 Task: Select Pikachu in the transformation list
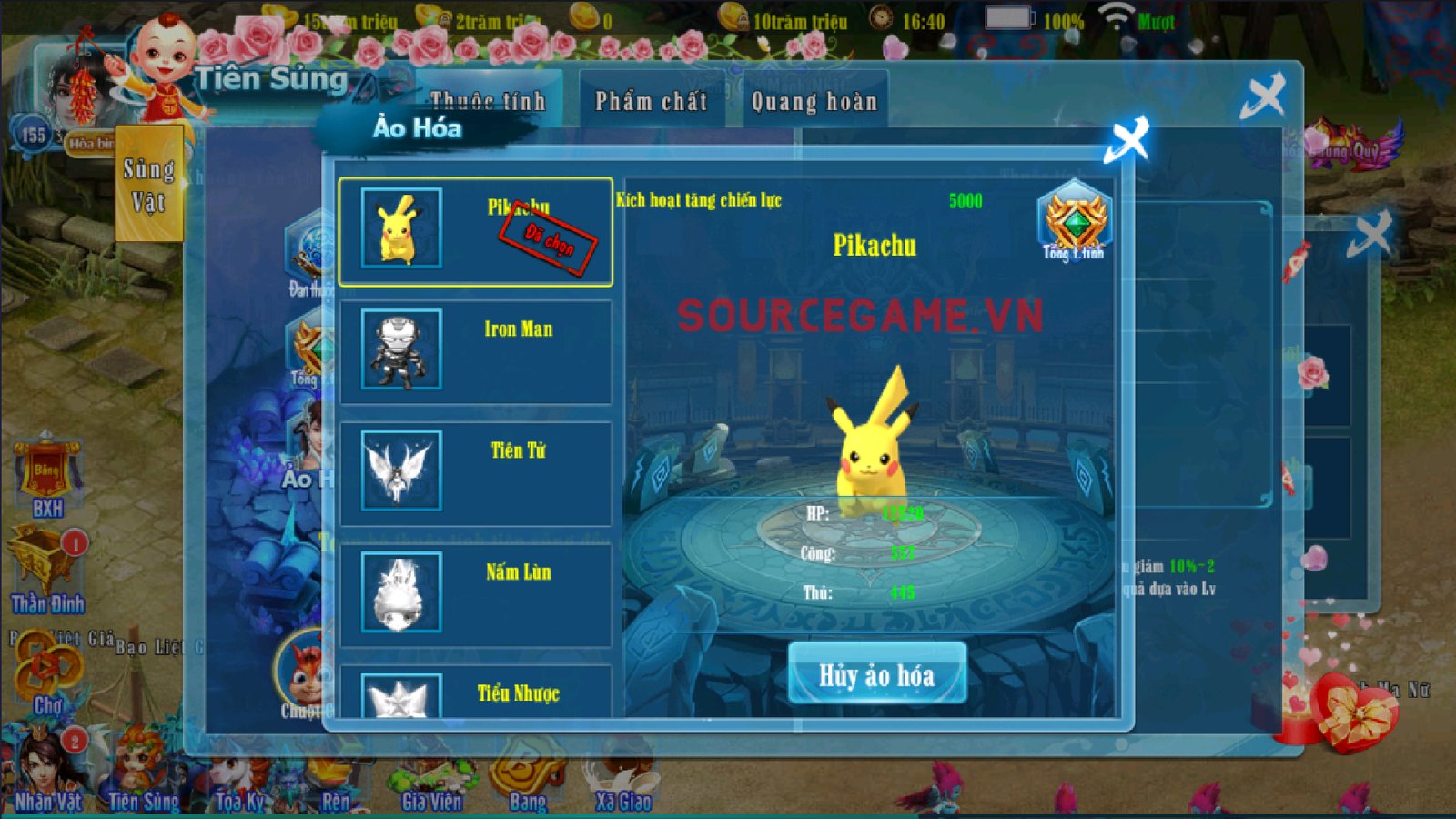pyautogui.click(x=475, y=232)
